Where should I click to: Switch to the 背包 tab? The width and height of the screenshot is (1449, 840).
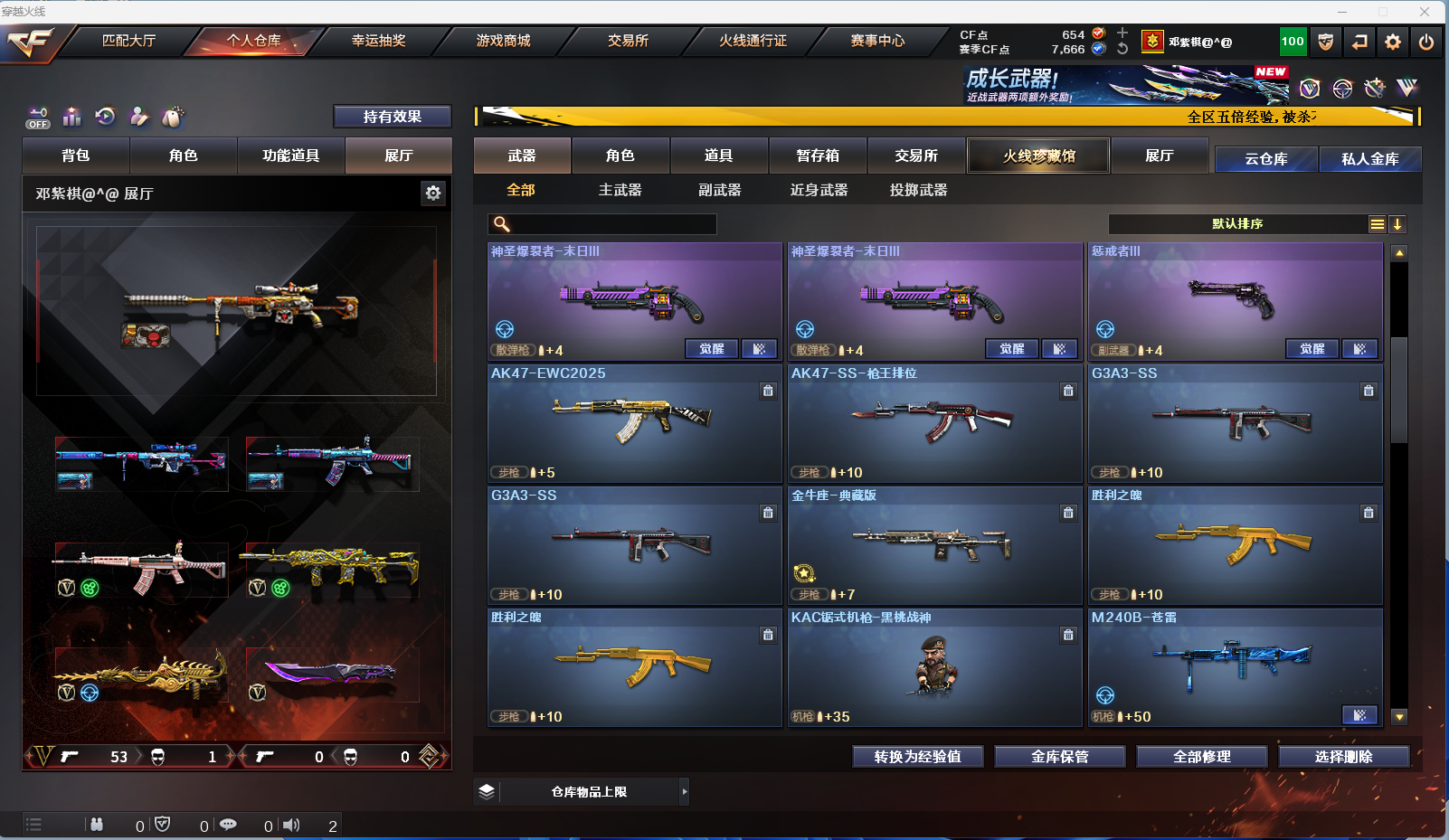(76, 156)
